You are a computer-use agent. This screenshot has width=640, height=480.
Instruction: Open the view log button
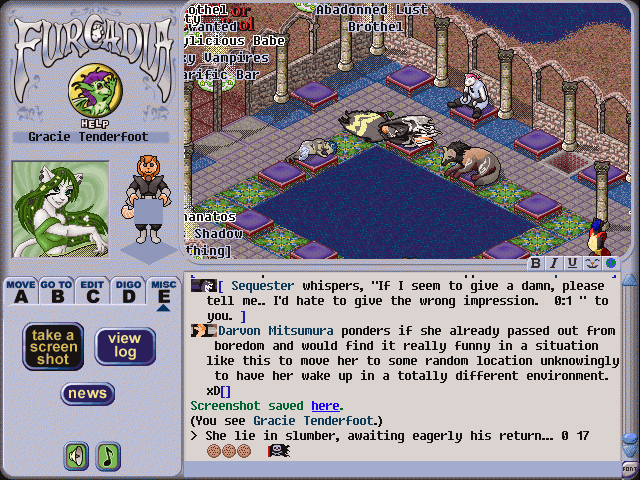[125, 346]
